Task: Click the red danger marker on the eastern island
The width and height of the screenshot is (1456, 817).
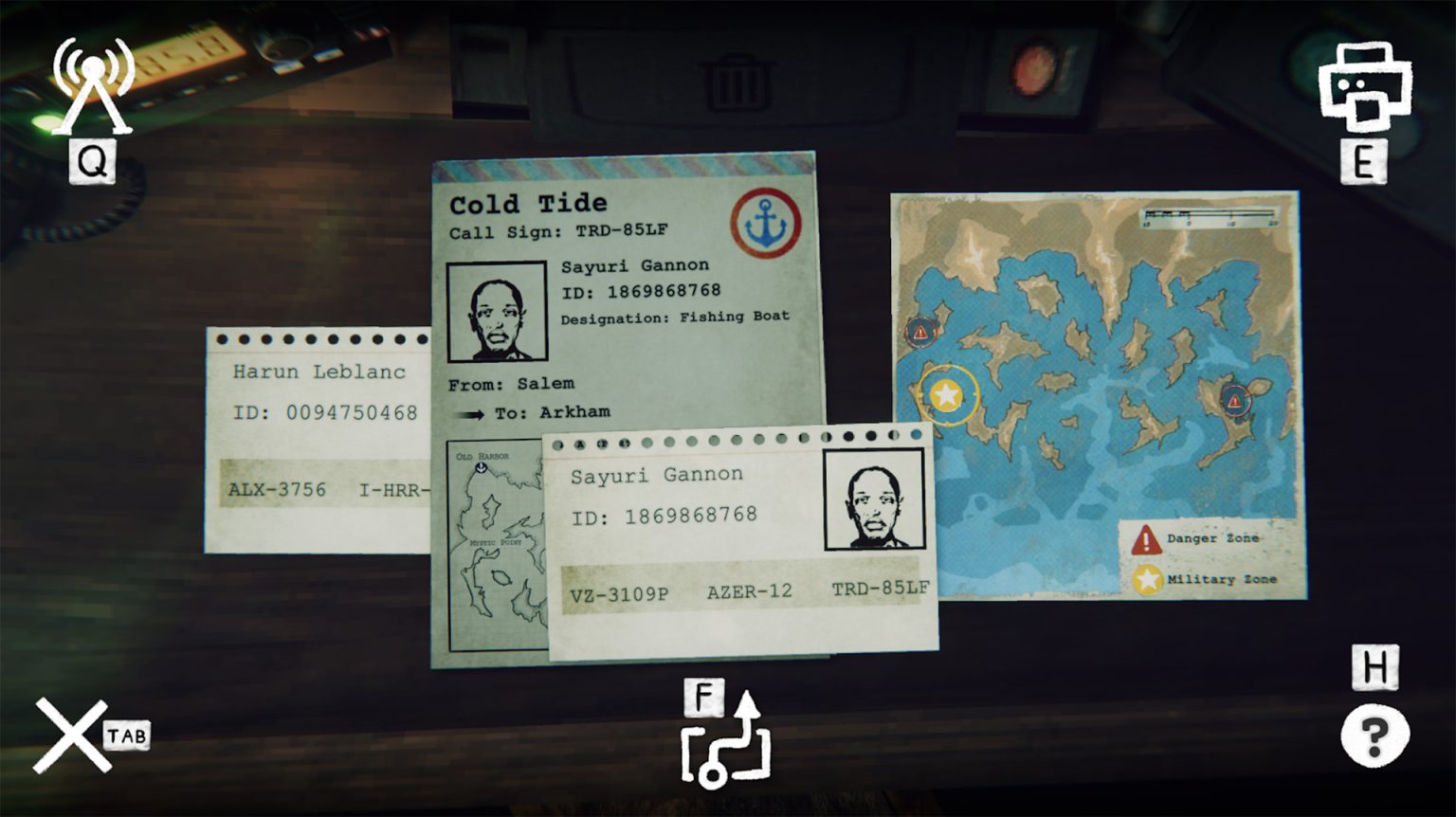Action: pos(1234,401)
